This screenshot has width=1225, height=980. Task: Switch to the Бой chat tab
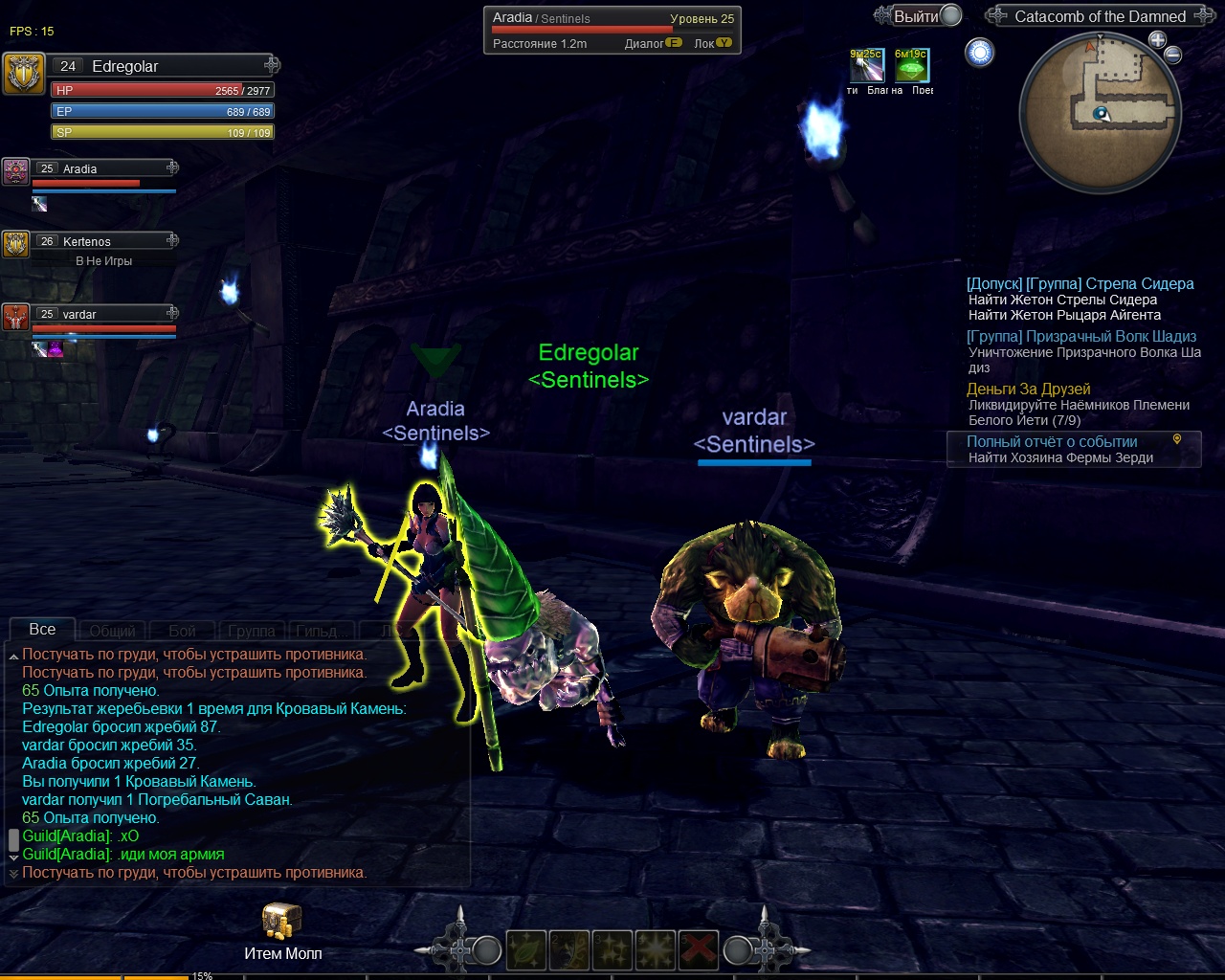tap(182, 631)
